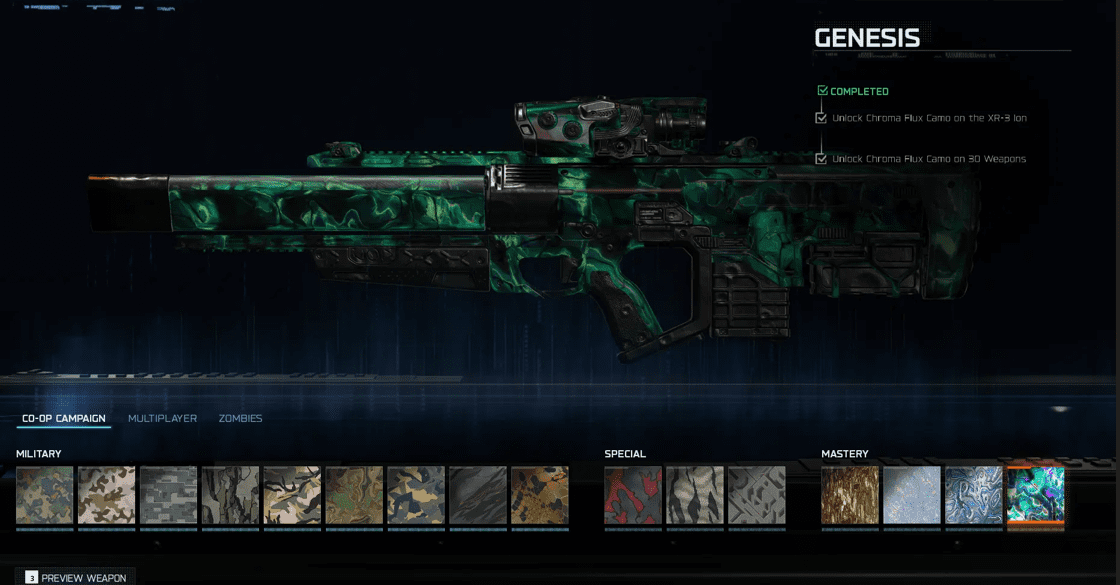
Task: Equip the red and gray Special camo
Action: [633, 495]
